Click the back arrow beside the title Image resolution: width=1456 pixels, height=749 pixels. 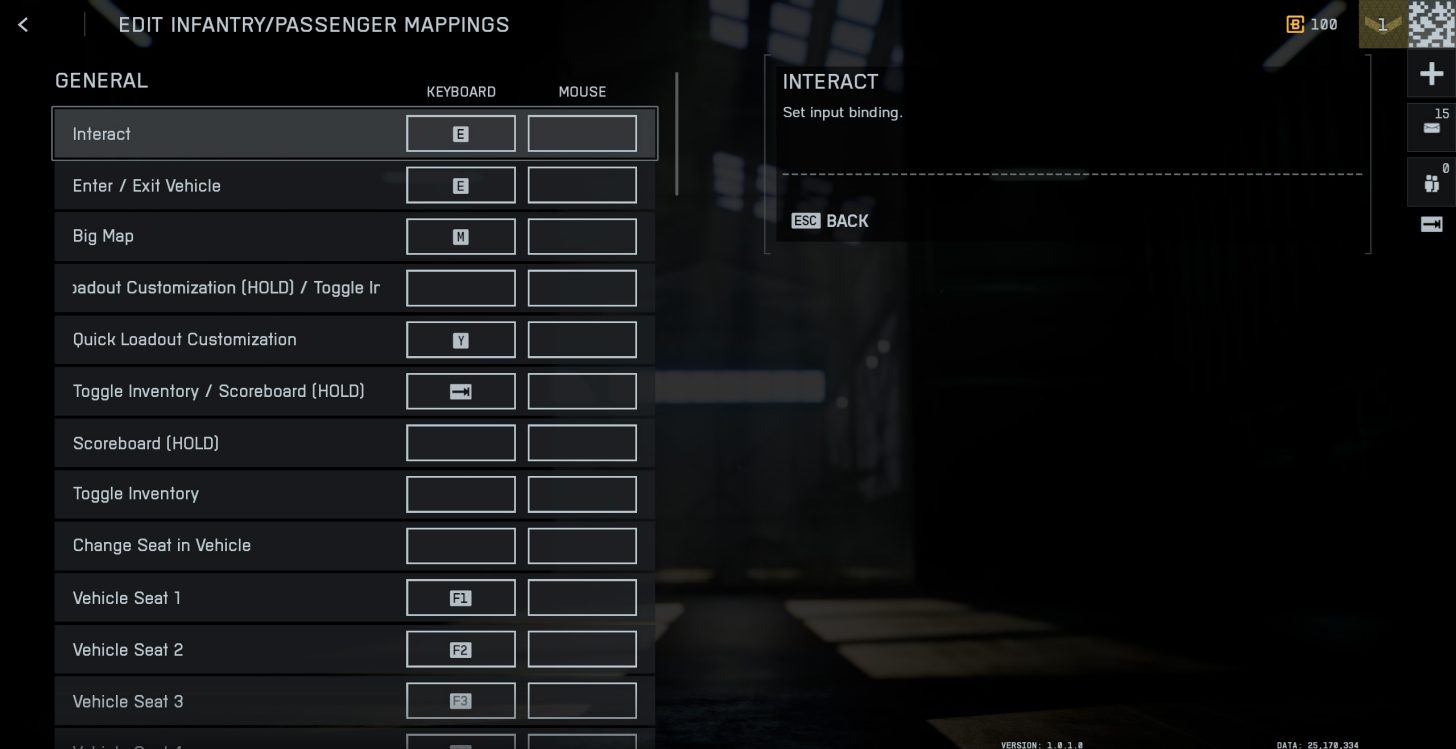(22, 24)
